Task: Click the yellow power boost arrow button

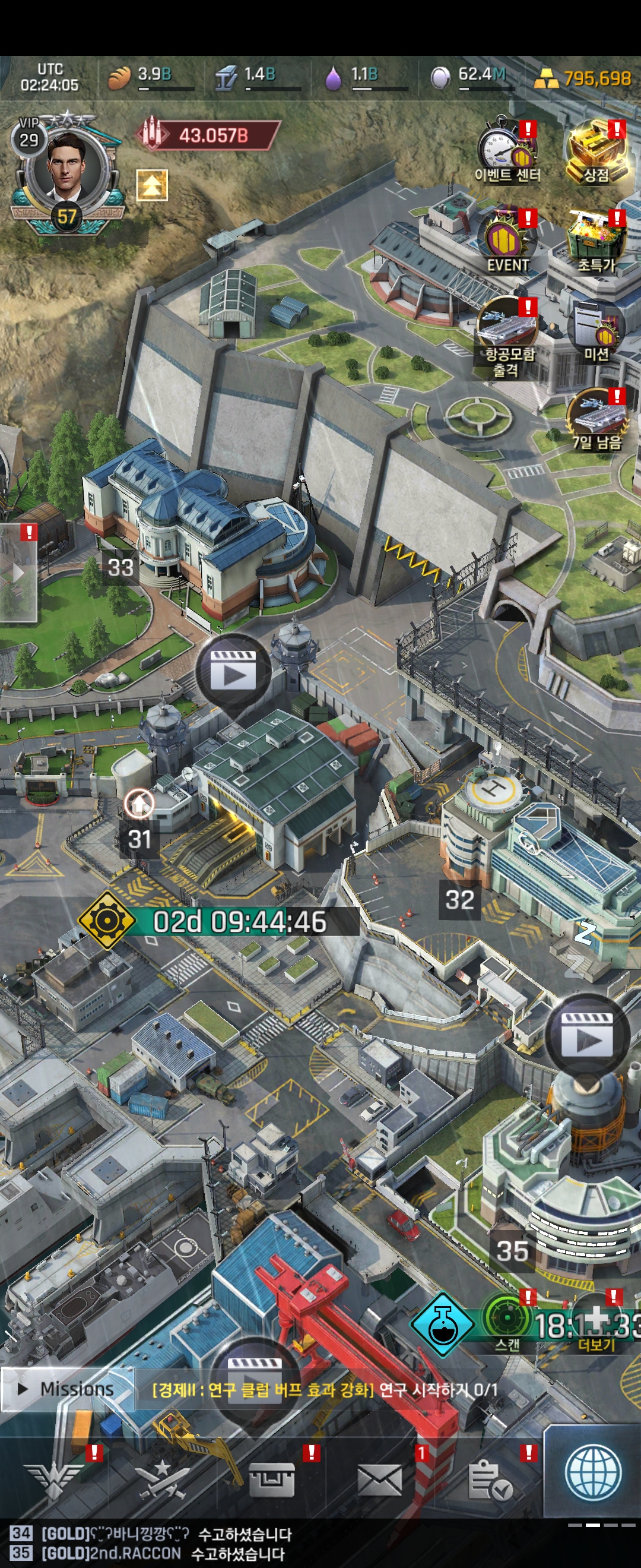Action: pos(151,185)
